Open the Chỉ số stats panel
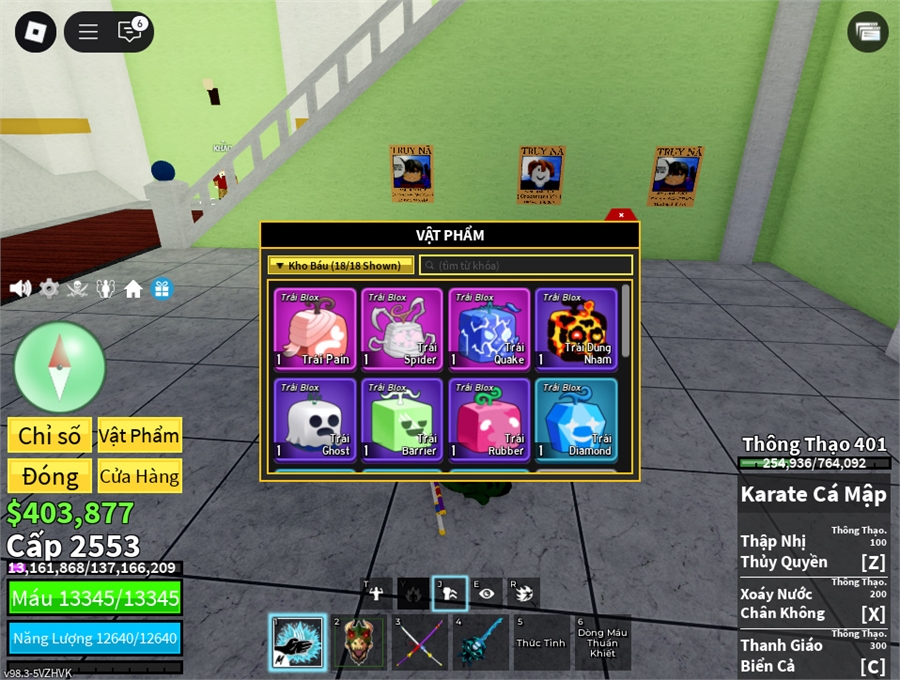900x680 pixels. tap(50, 435)
